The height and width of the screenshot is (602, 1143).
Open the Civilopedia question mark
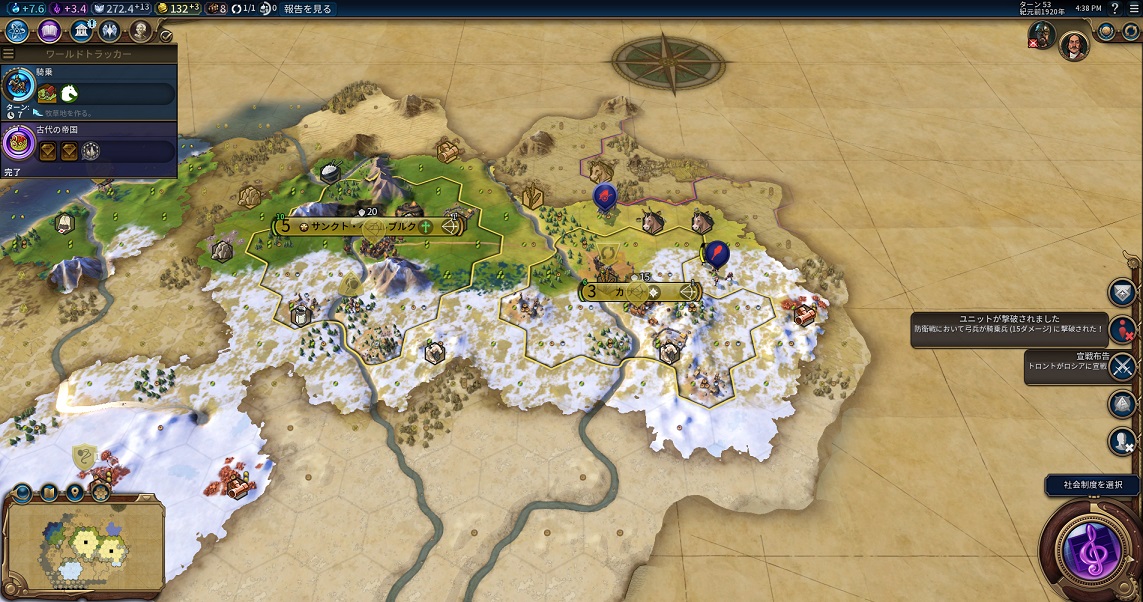(x=1114, y=9)
